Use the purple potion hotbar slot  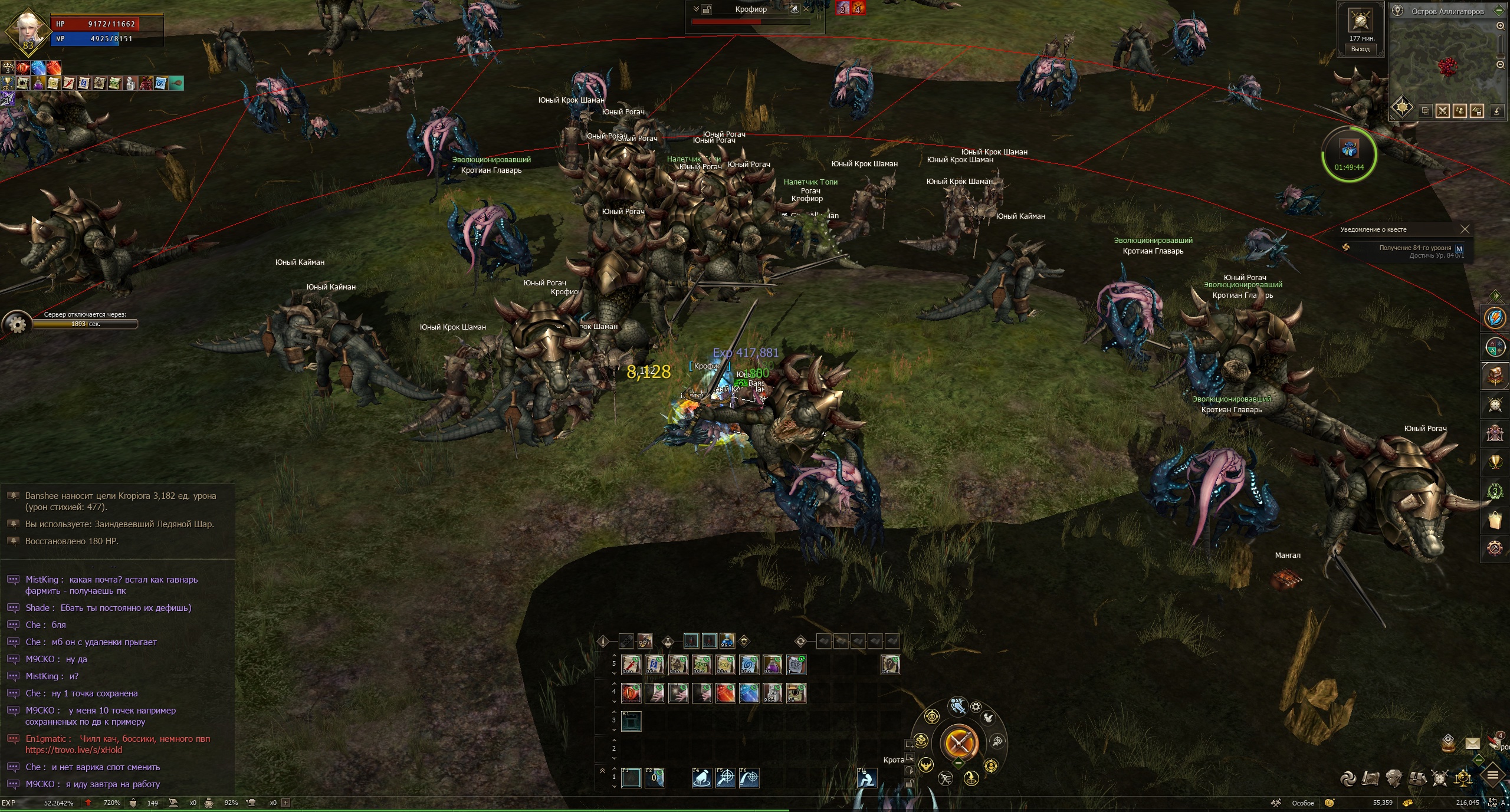pyautogui.click(x=772, y=665)
